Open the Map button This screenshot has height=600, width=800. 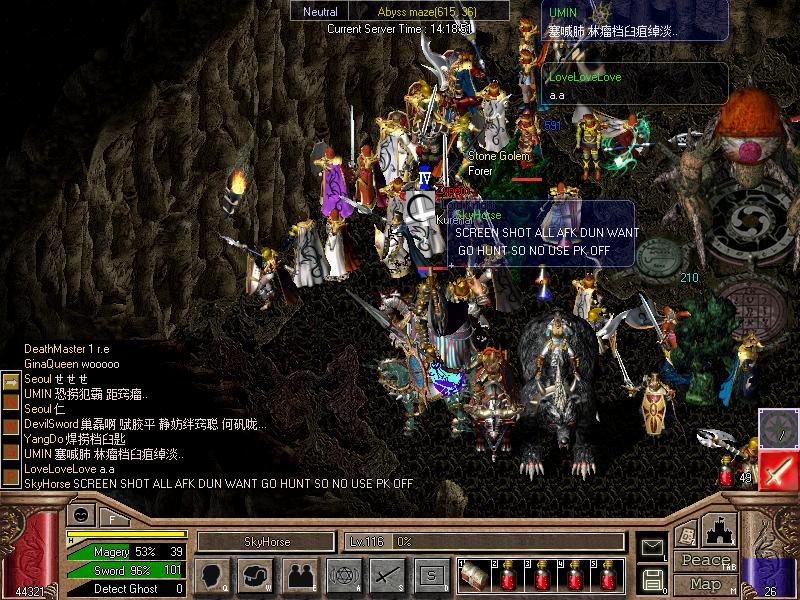tap(705, 584)
